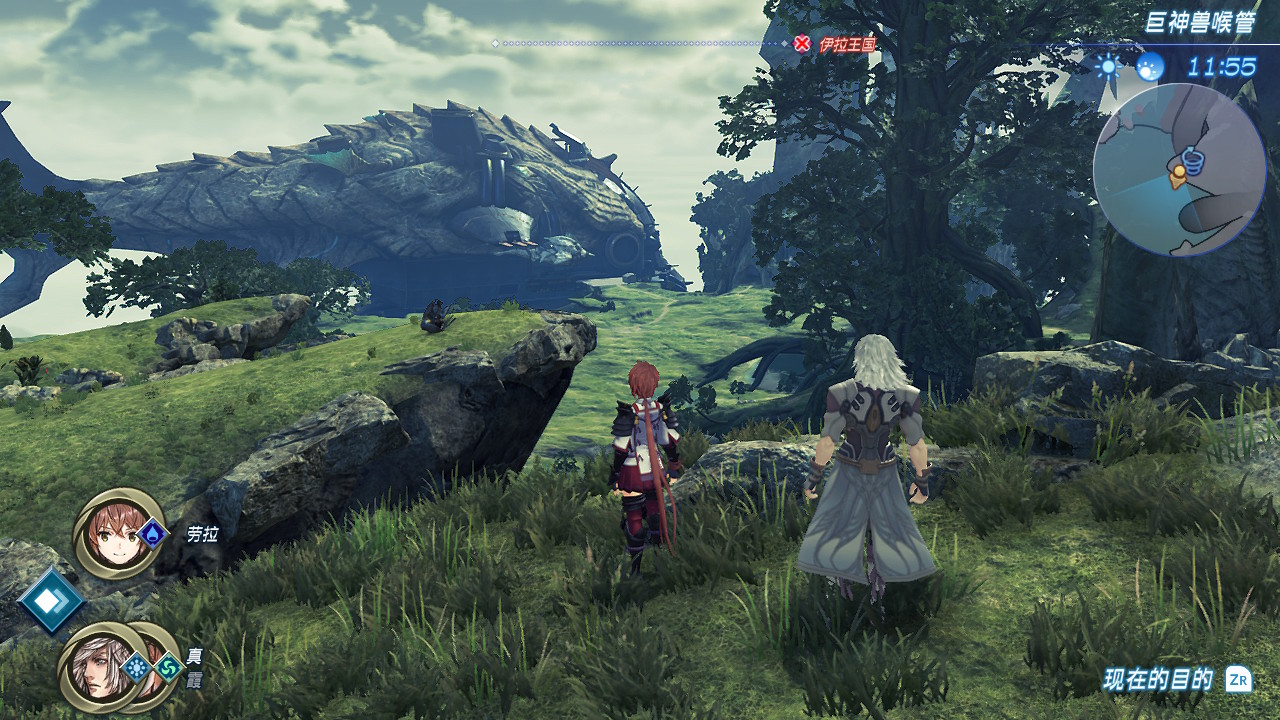Viewport: 1280px width, 720px height.
Task: Select Jin's silver-haired portrait
Action: pyautogui.click(x=94, y=667)
